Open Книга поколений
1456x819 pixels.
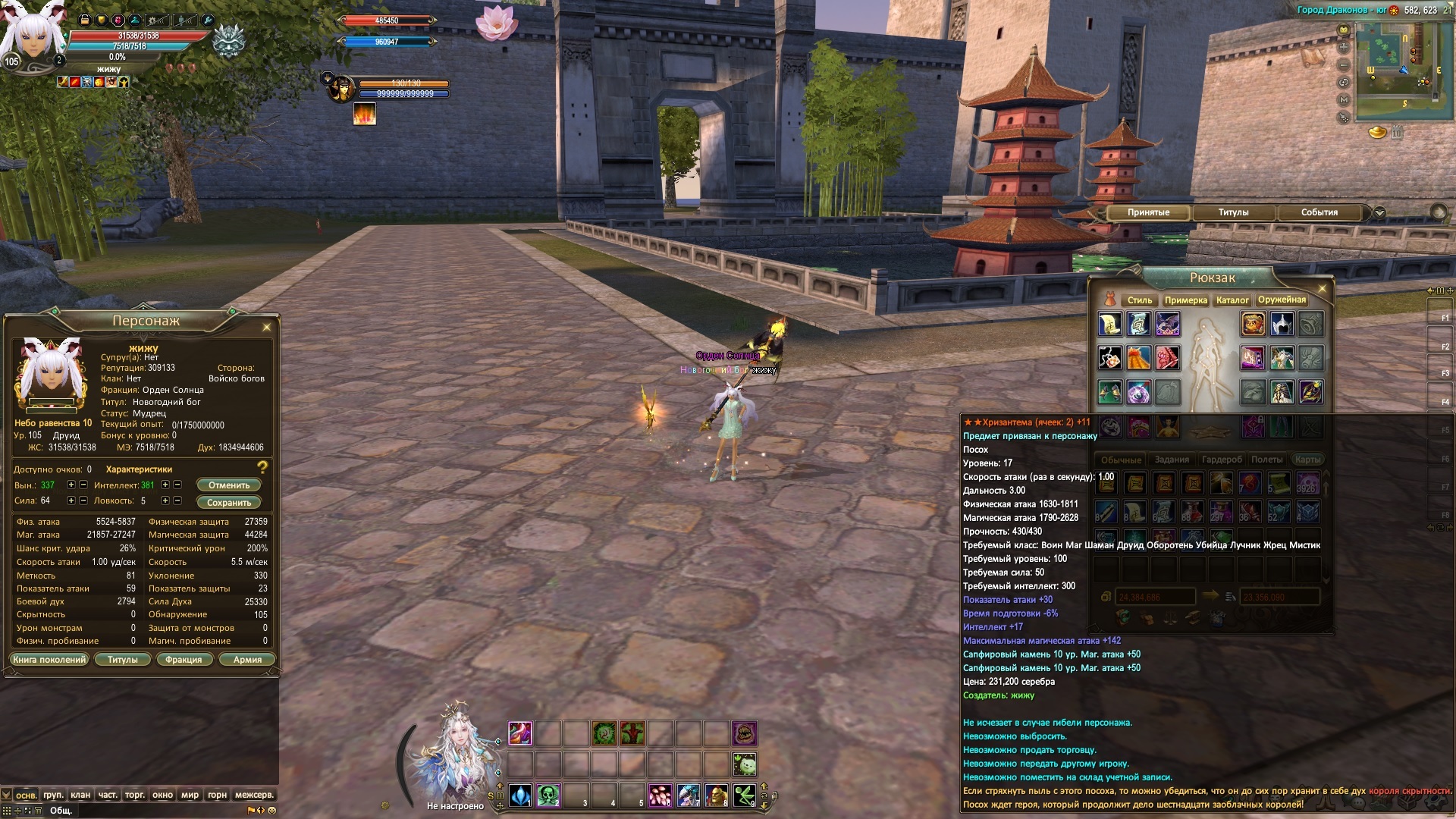click(x=49, y=660)
